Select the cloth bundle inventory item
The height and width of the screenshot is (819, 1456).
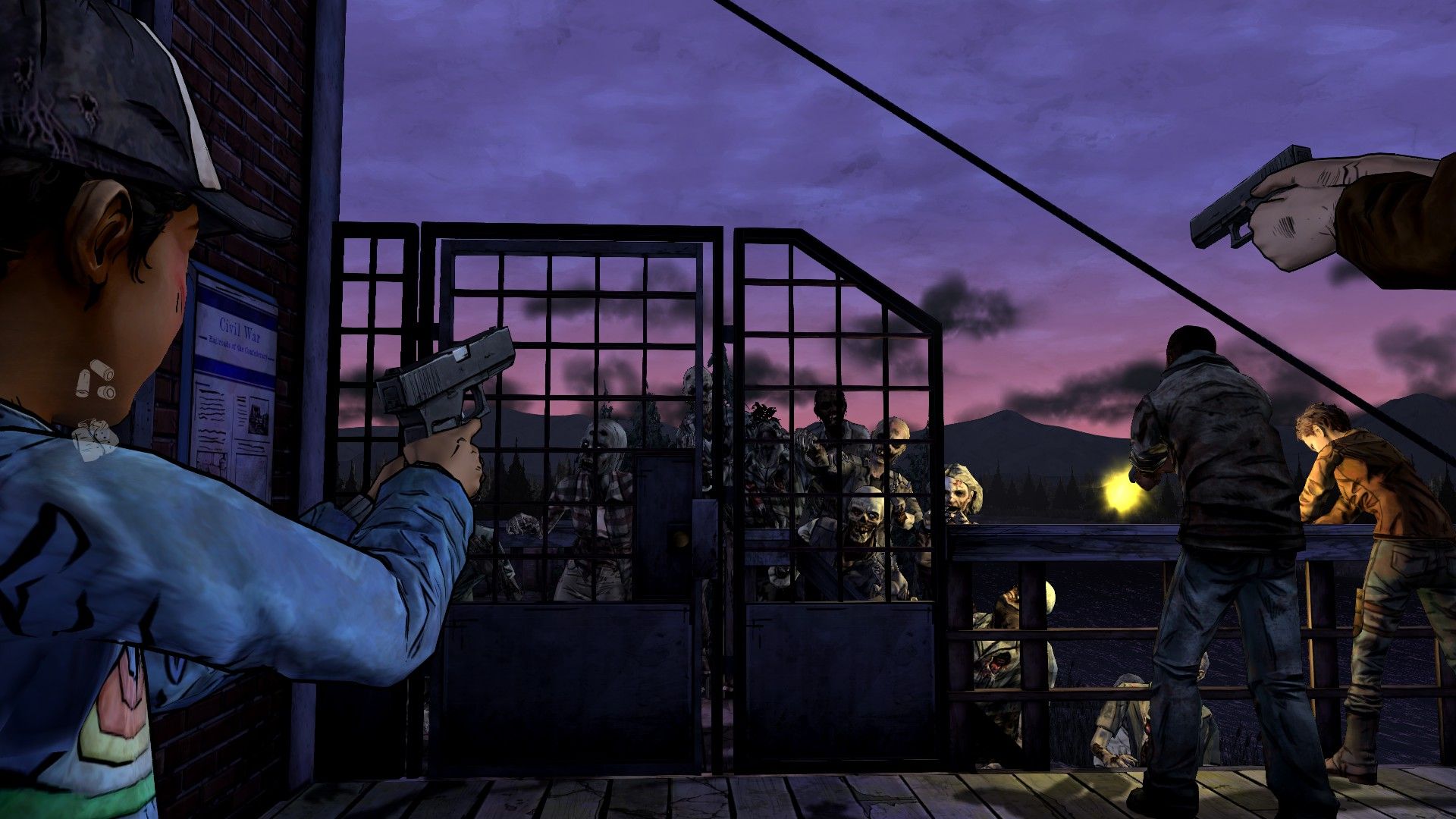pyautogui.click(x=94, y=439)
